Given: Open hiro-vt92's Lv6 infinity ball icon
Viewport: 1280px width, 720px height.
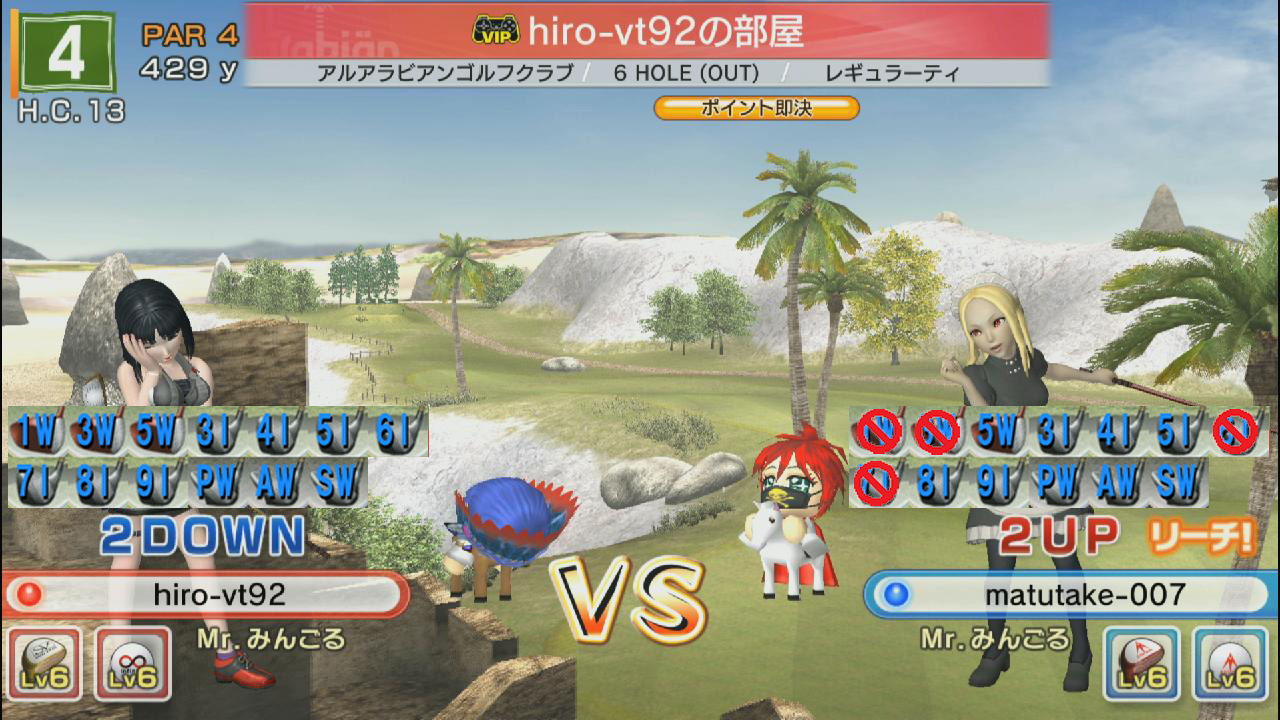Looking at the screenshot, I should 132,663.
